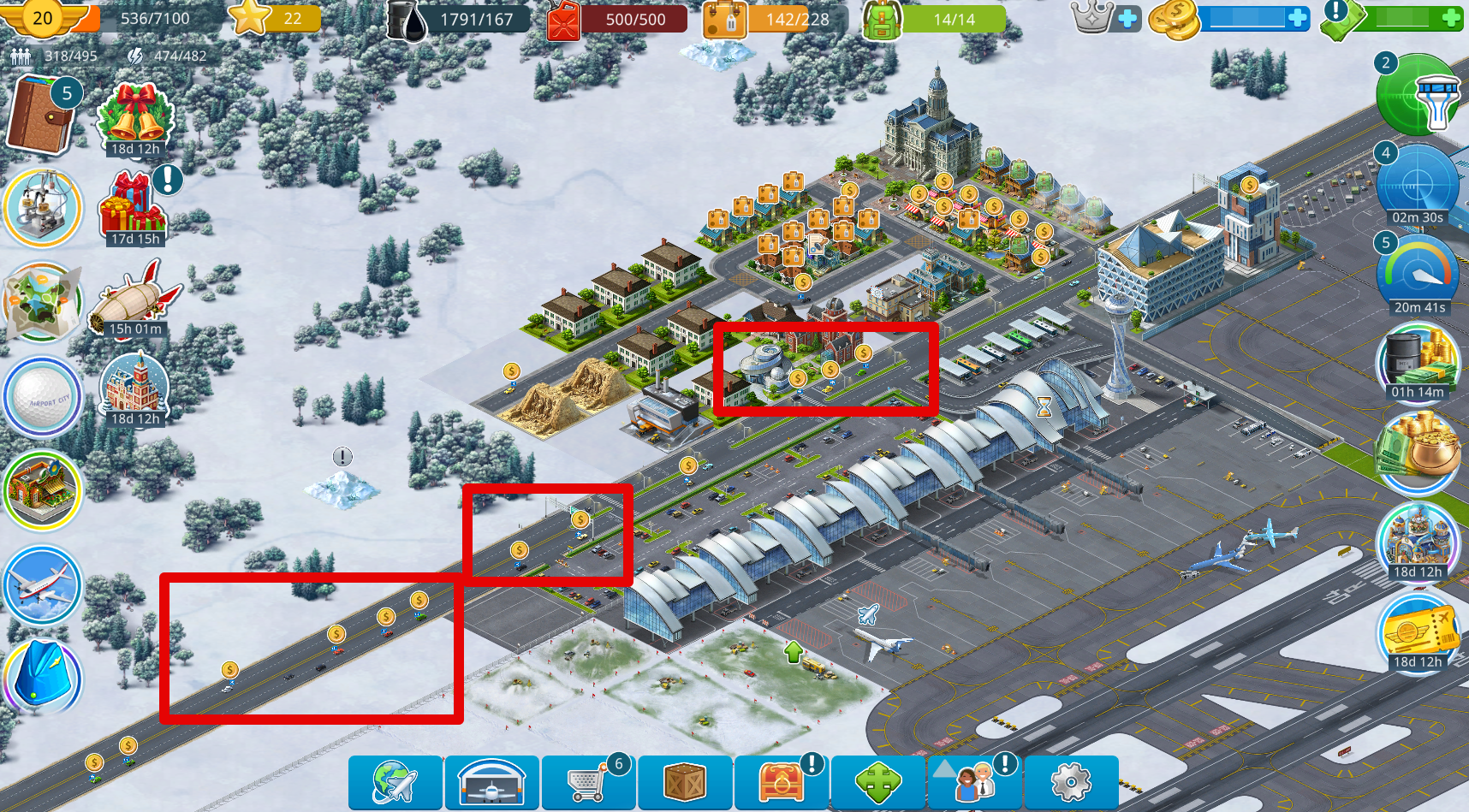Open the gear settings menu
1469x812 pixels.
(x=1071, y=782)
